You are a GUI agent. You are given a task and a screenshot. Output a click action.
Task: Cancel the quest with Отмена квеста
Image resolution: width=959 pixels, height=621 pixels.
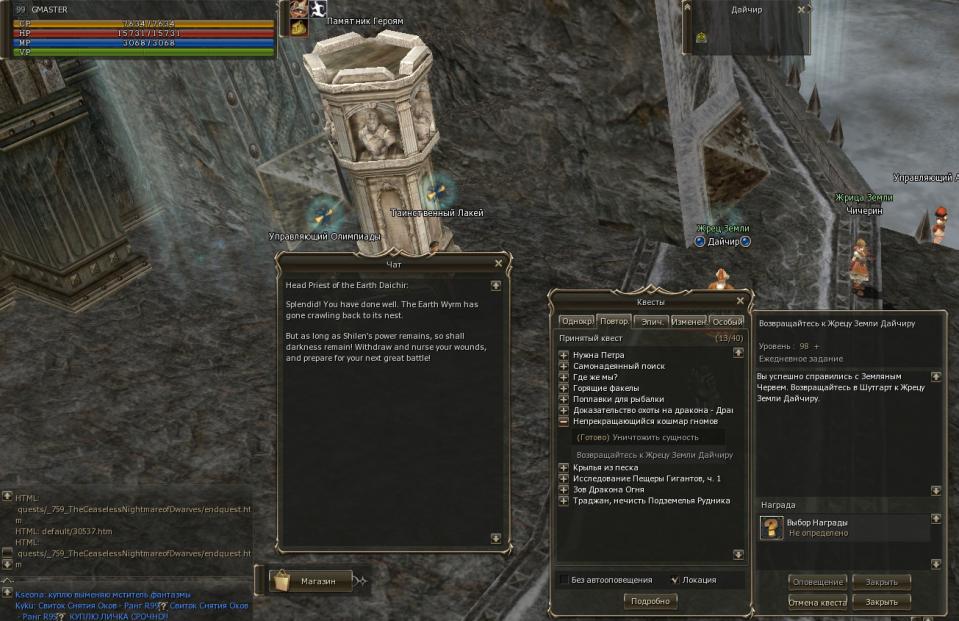point(817,602)
